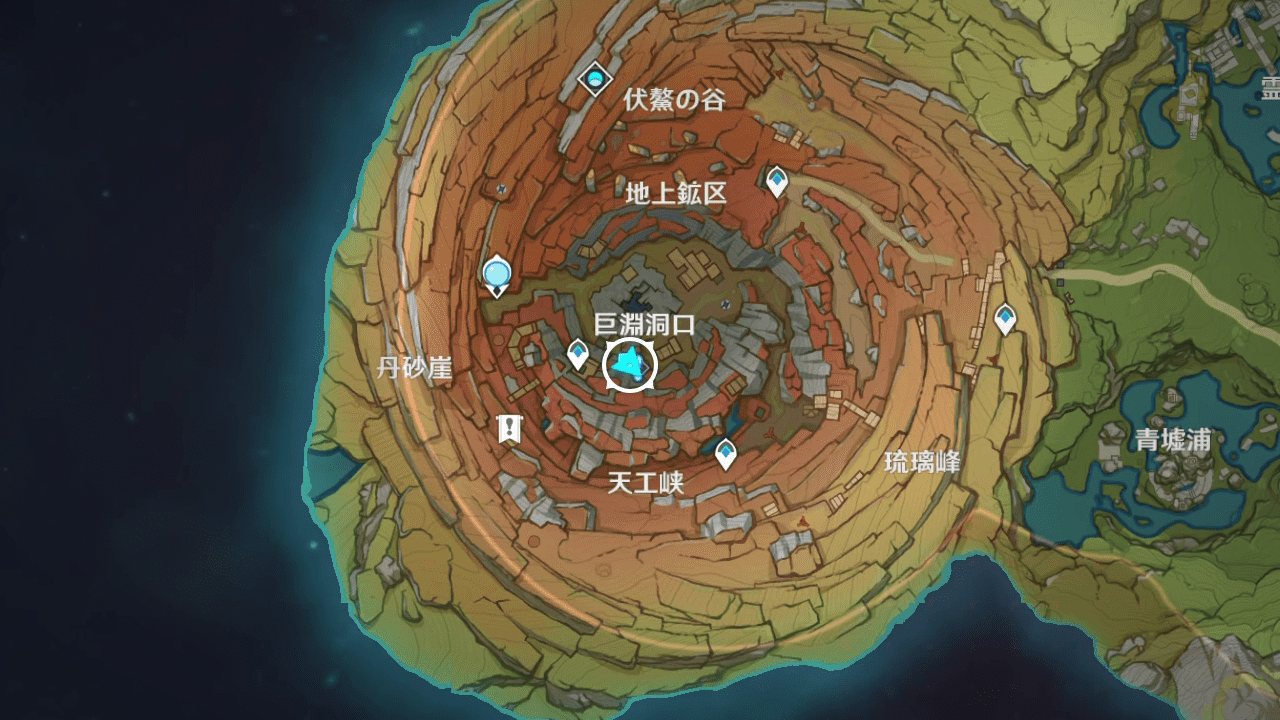Click the teleport waypoint beside 地上鉱区

coord(777,181)
